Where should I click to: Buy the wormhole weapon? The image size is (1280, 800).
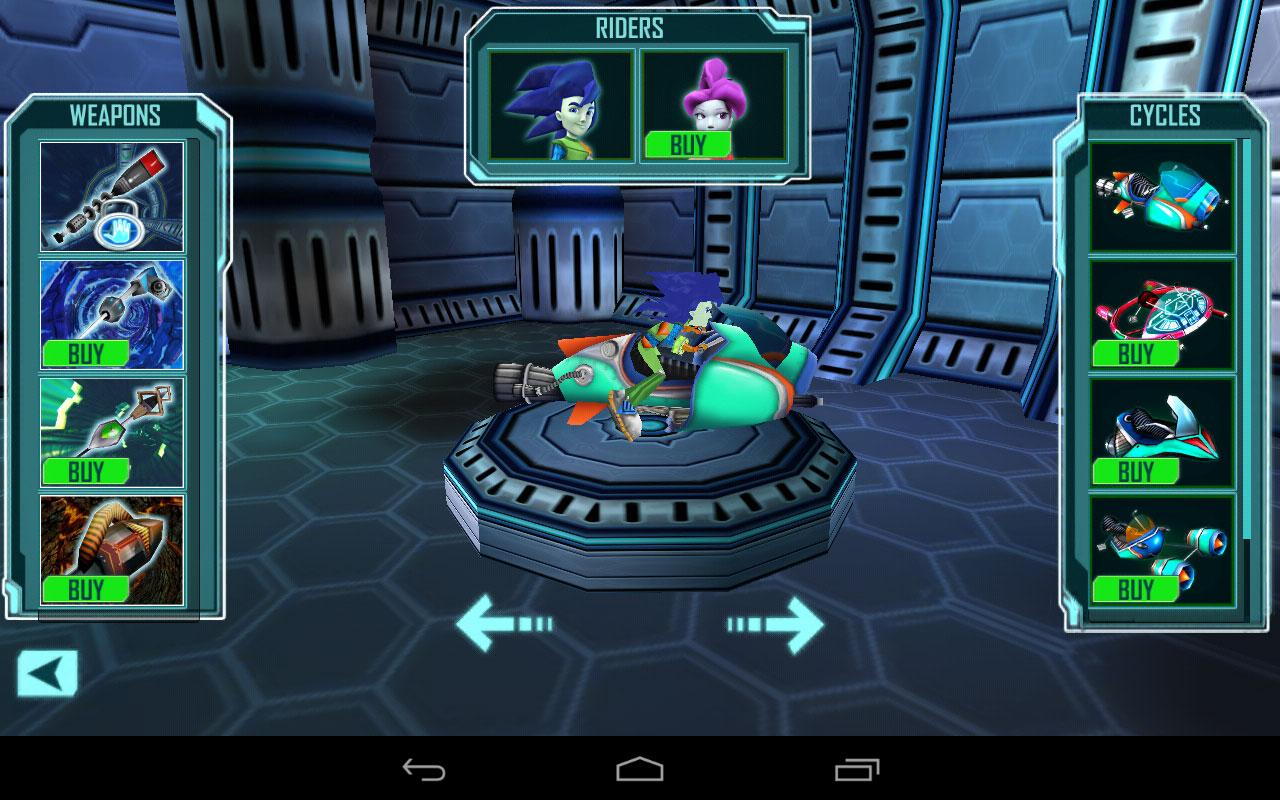88,352
